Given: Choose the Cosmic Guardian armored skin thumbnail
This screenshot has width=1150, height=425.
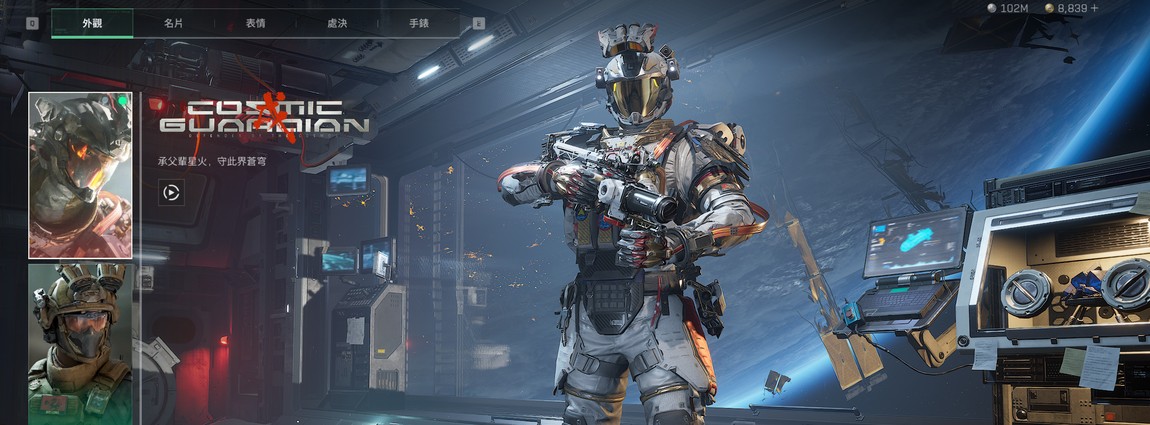Looking at the screenshot, I should click(81, 175).
